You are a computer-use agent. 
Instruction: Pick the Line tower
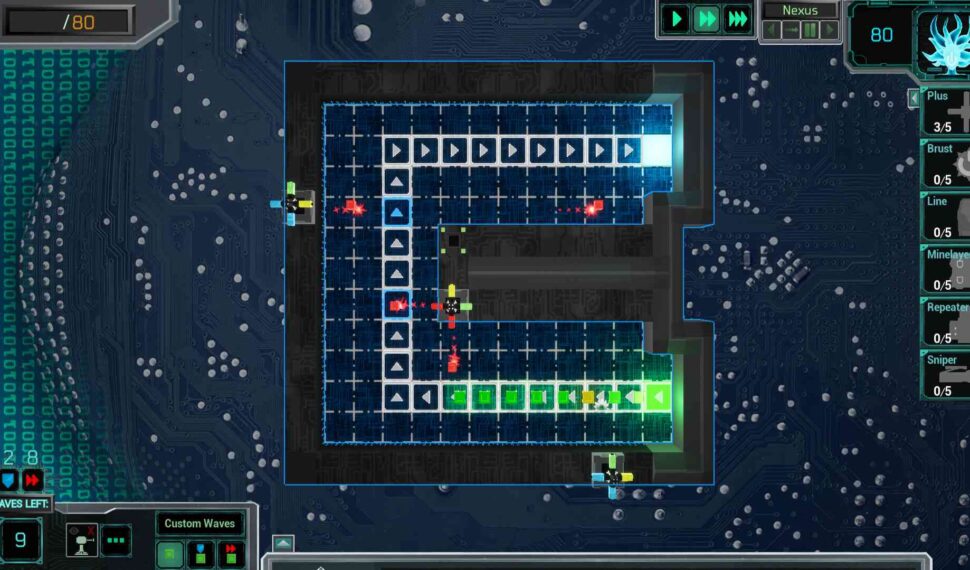coord(946,215)
